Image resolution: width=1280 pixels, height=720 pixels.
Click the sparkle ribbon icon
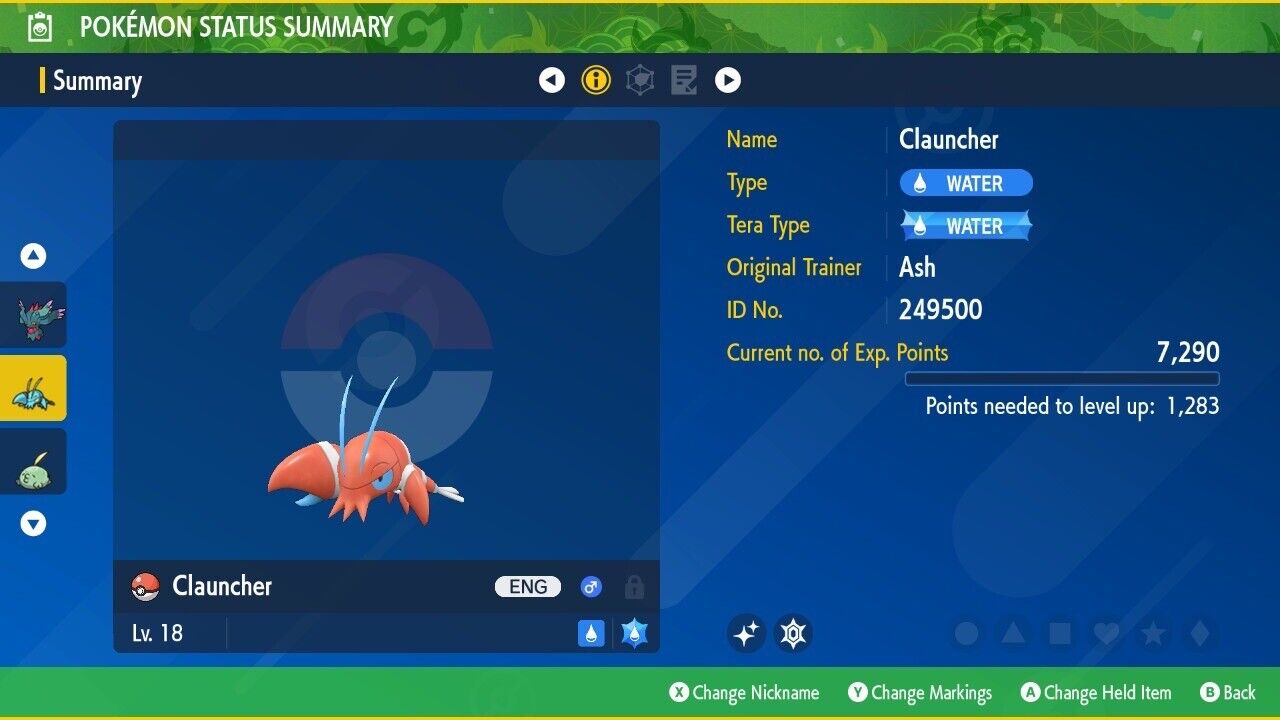click(746, 633)
